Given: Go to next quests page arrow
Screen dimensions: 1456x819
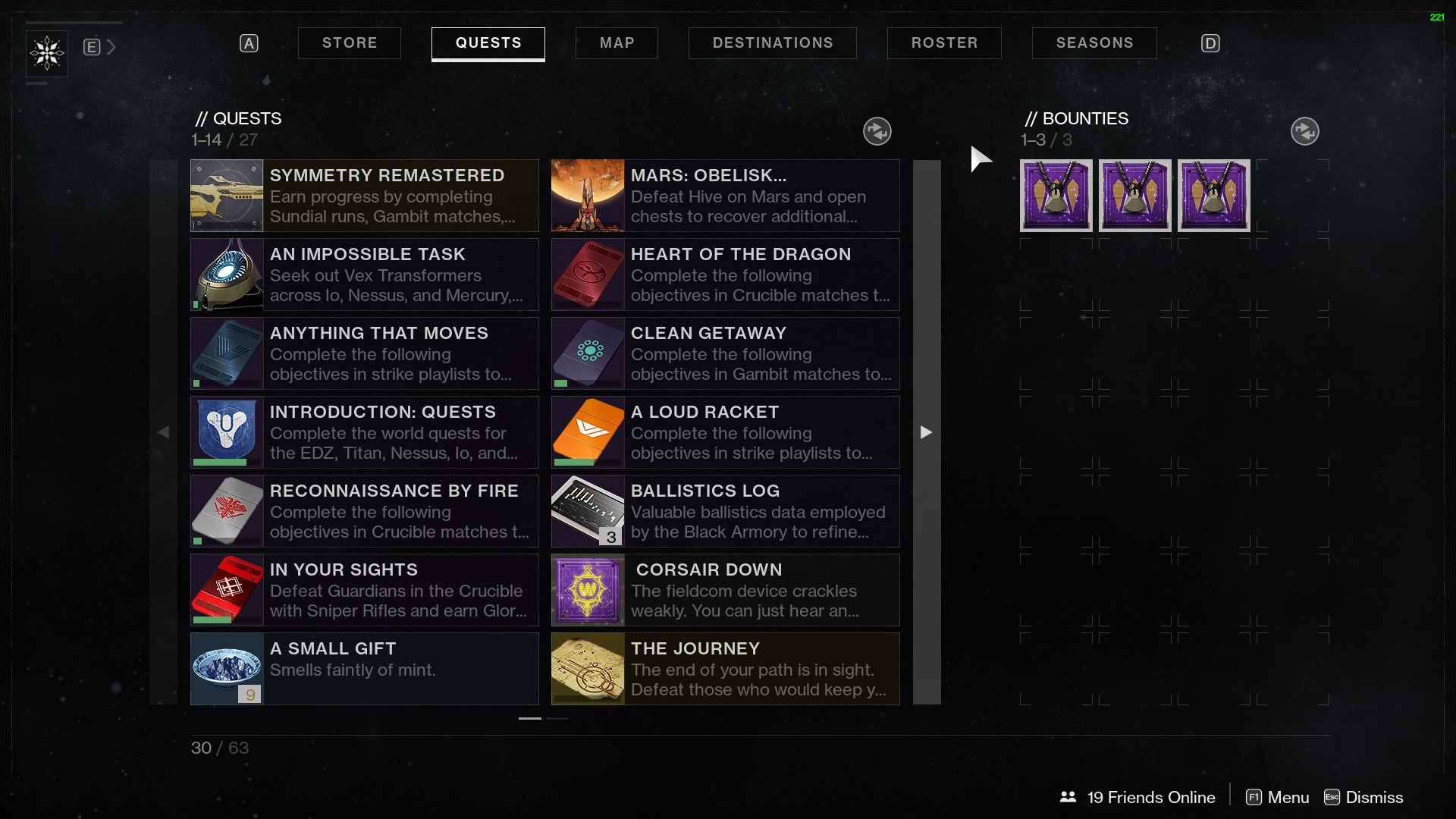Looking at the screenshot, I should pos(926,432).
